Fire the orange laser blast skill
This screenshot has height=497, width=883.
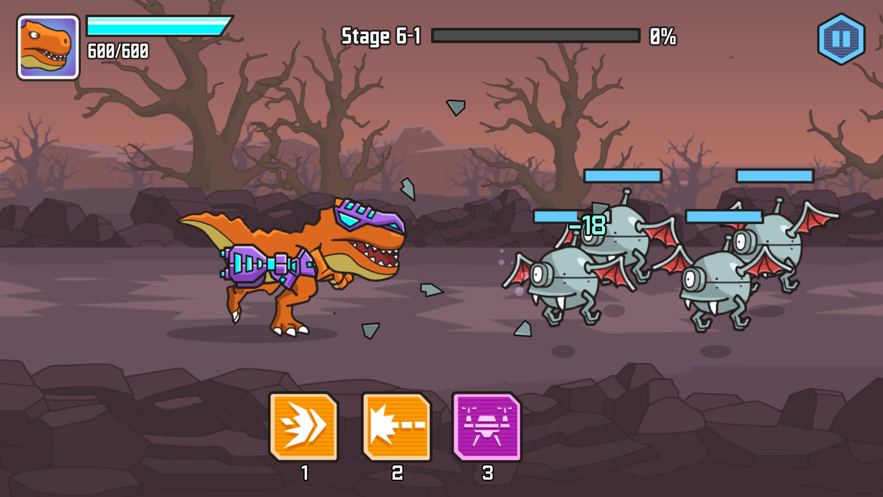point(396,427)
